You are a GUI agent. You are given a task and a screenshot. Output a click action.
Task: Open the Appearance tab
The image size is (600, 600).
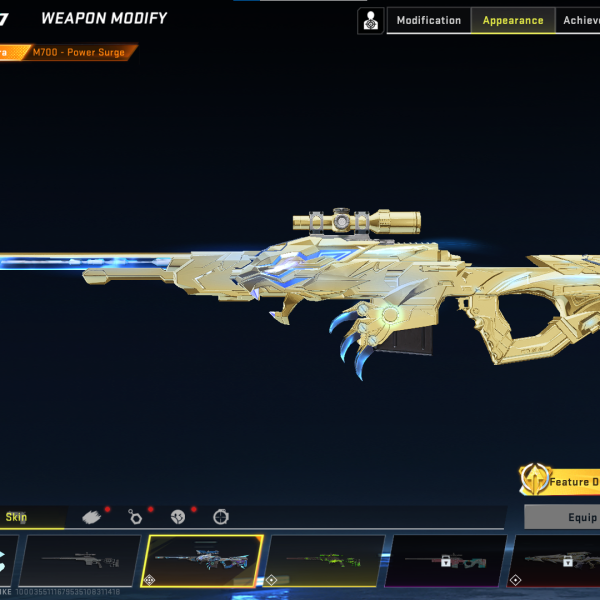(513, 20)
